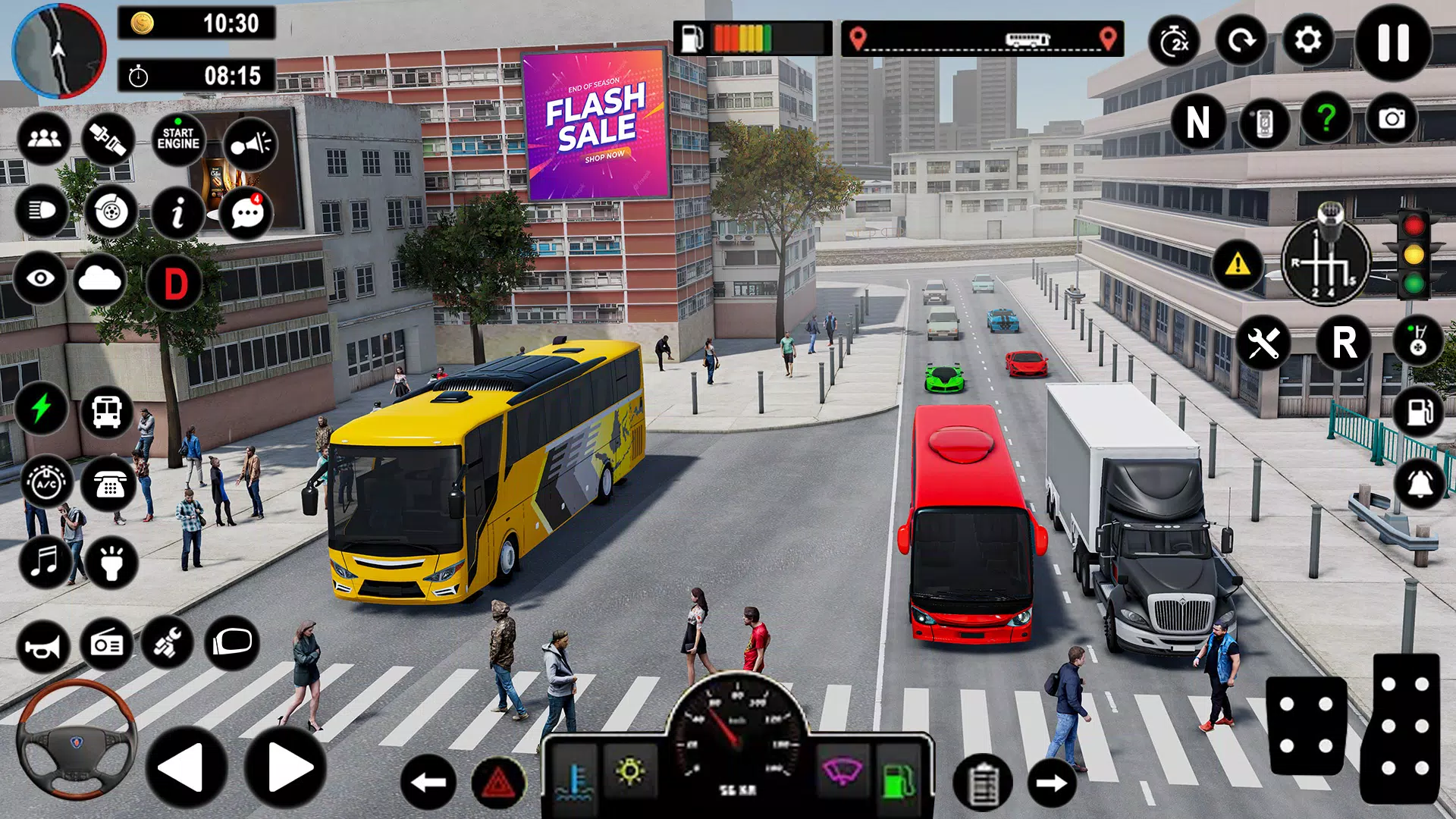Take a screenshot with camera icon
The image size is (1456, 819).
point(1392,119)
